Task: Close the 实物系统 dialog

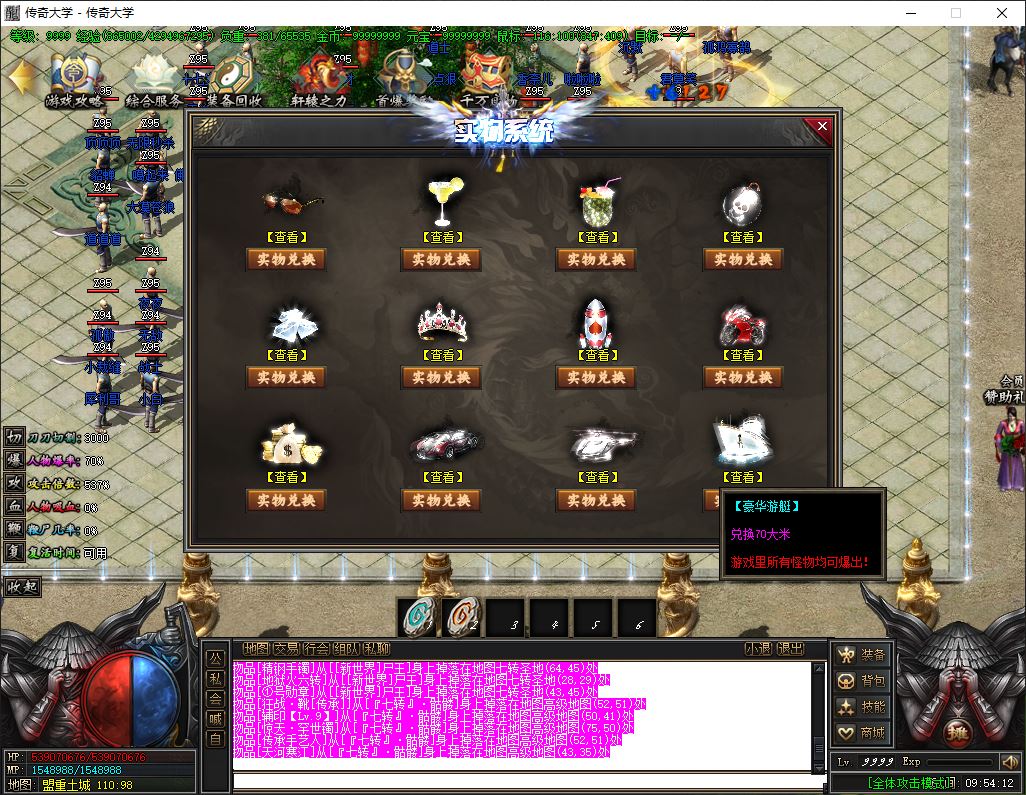Action: point(822,127)
